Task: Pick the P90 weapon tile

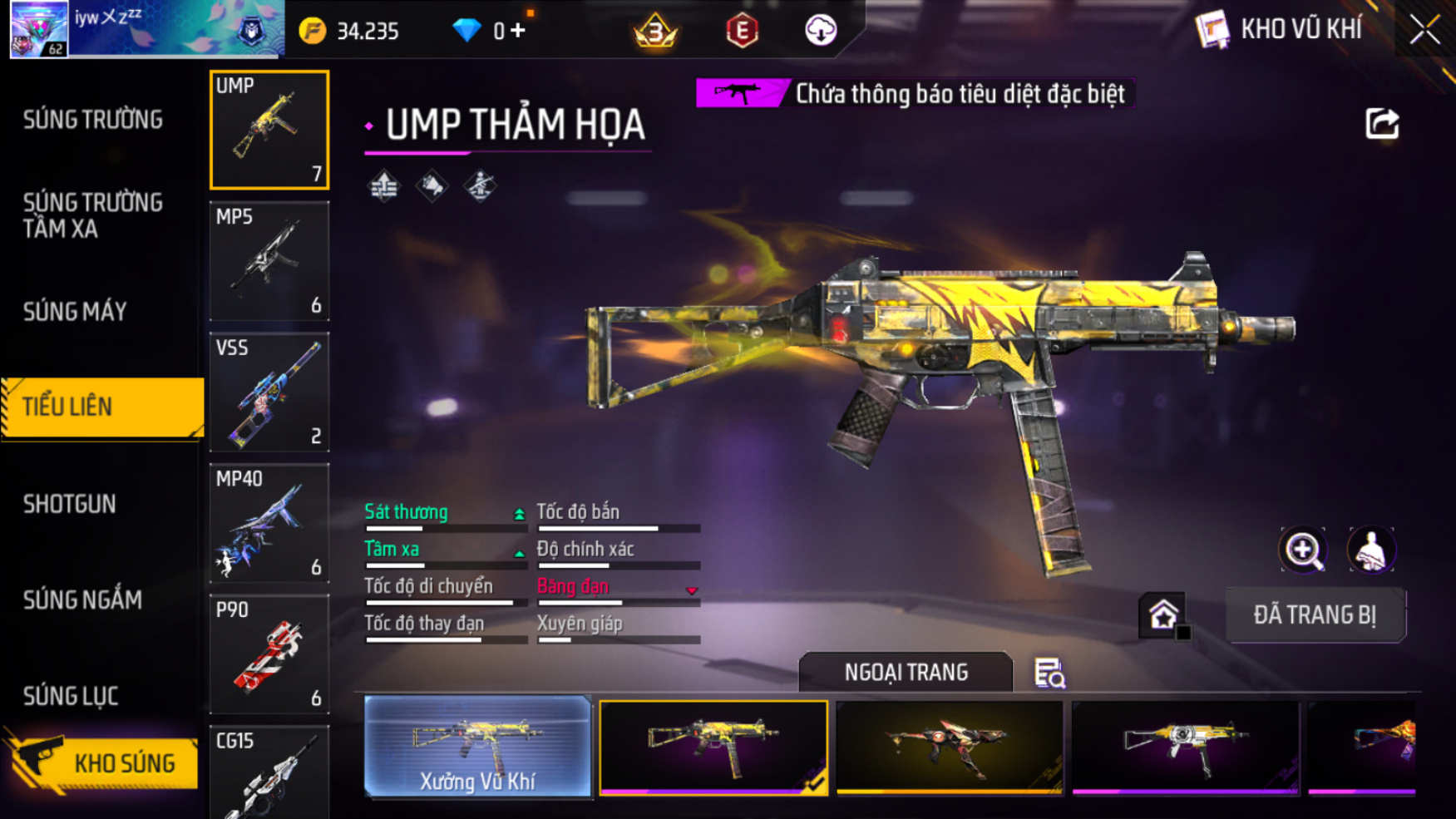Action: (x=269, y=654)
